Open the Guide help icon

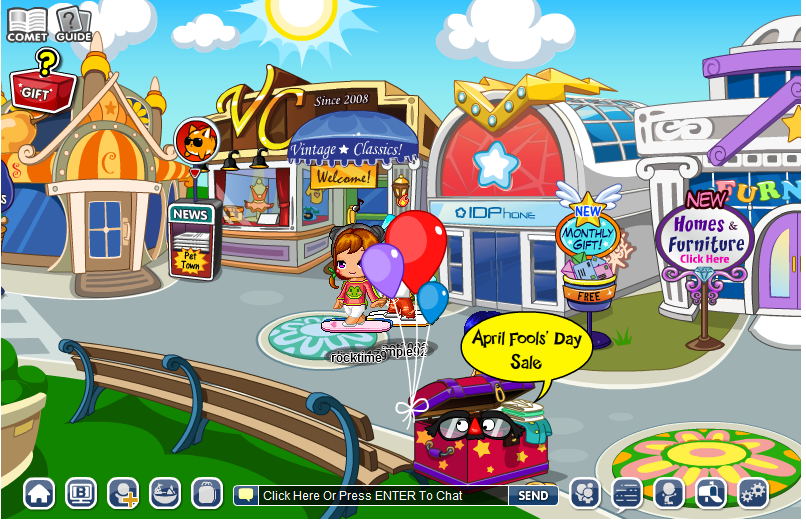coord(72,22)
